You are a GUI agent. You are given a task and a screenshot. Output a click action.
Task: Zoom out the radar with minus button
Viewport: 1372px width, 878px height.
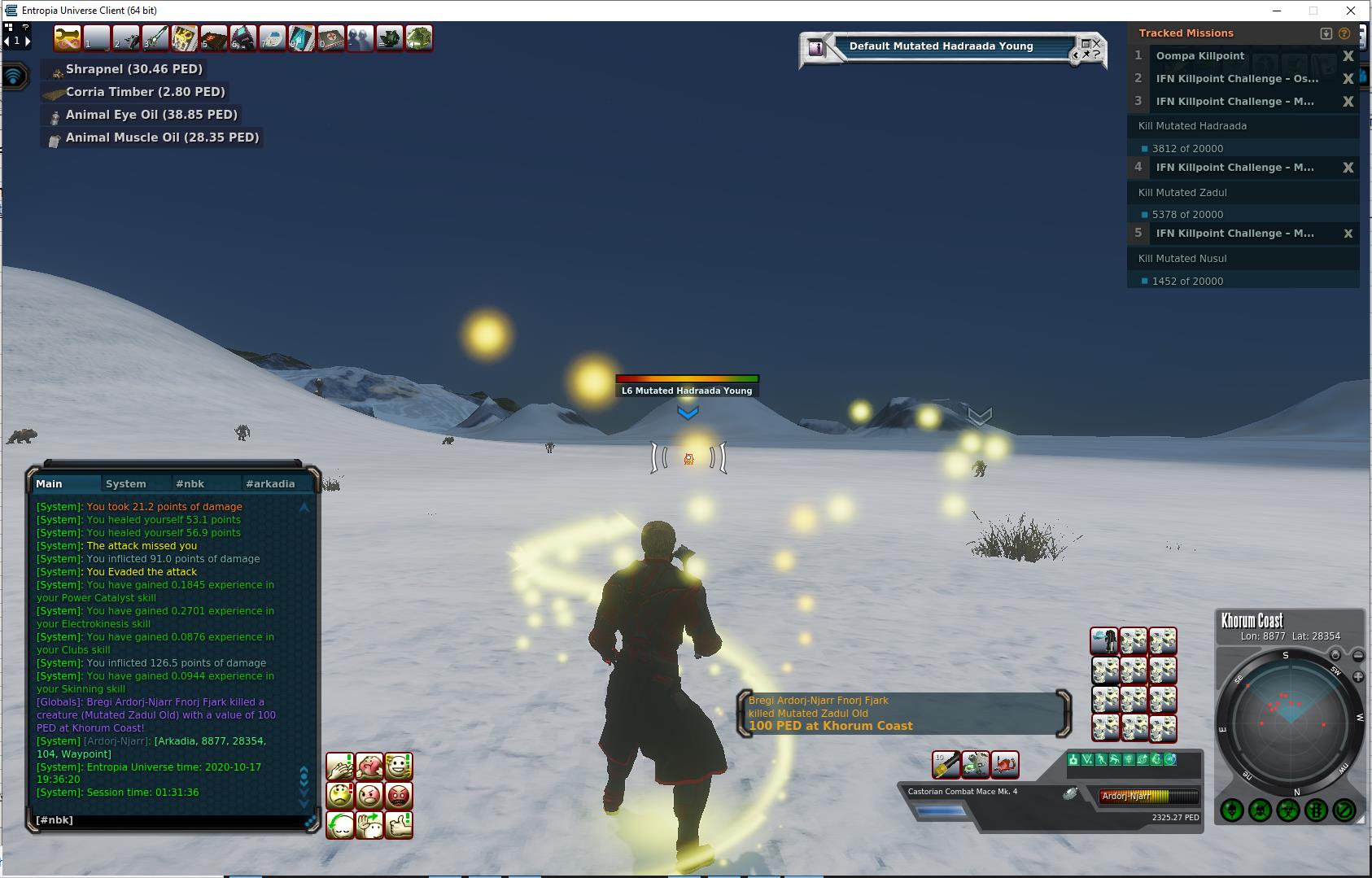coord(1358,655)
